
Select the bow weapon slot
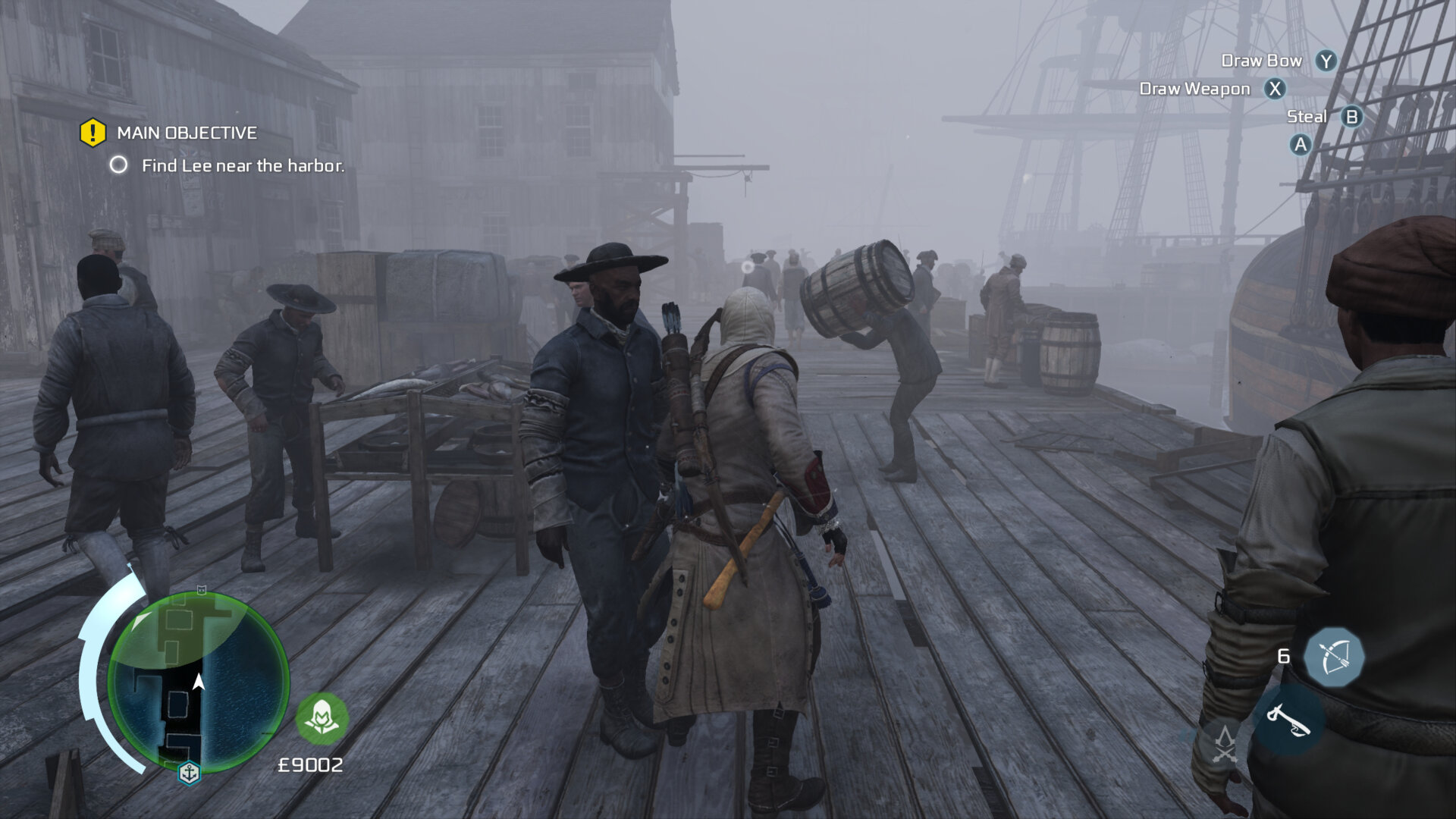[x=1334, y=657]
